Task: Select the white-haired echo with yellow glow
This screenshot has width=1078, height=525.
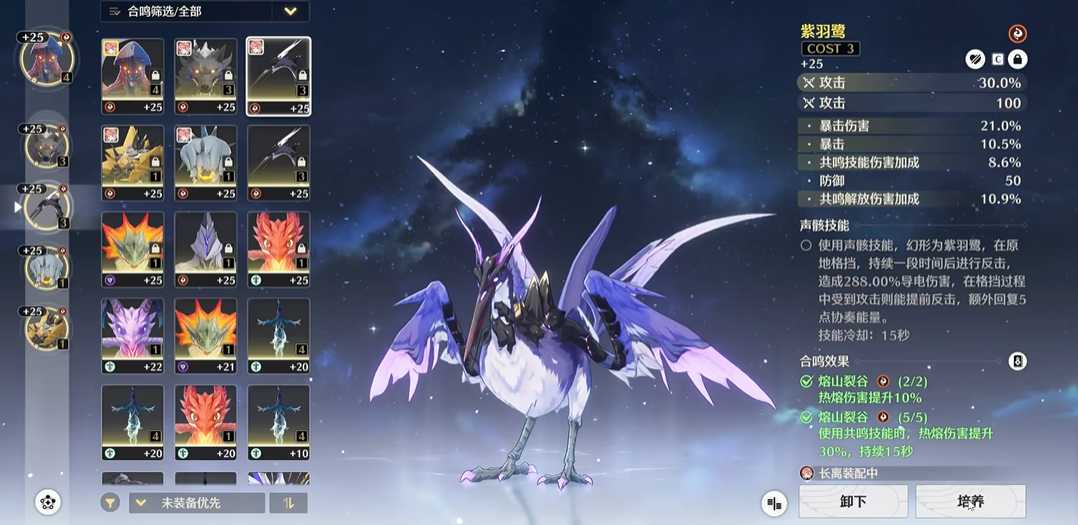Action: click(x=205, y=161)
